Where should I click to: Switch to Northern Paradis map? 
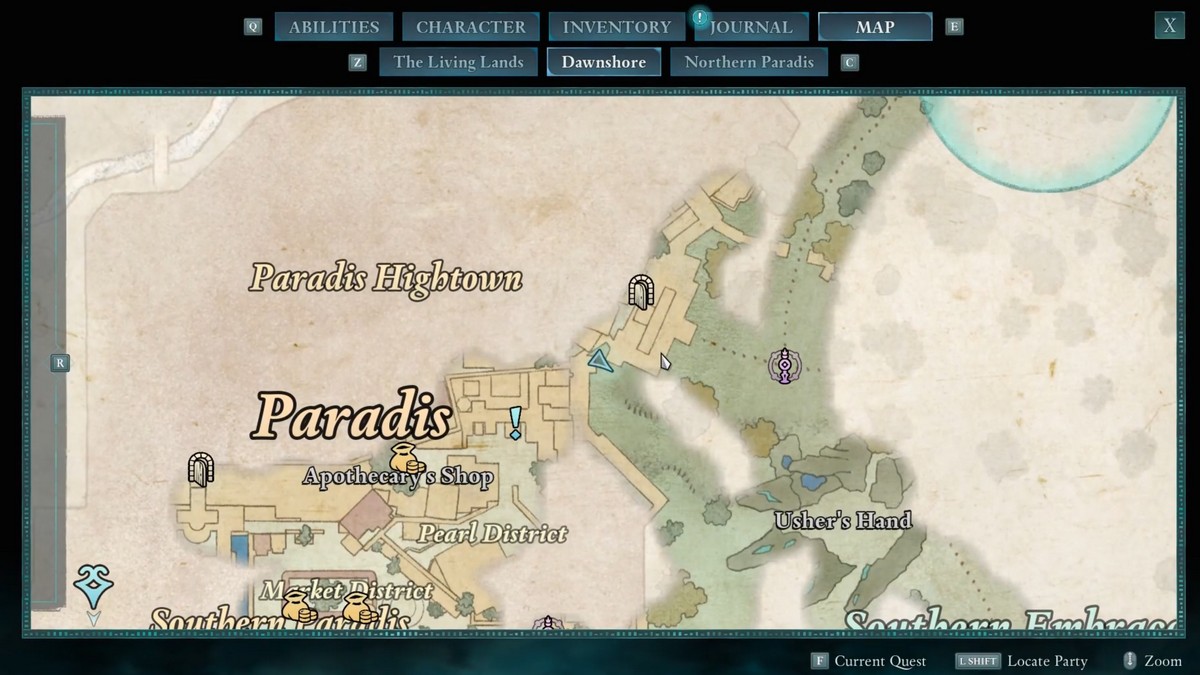749,62
